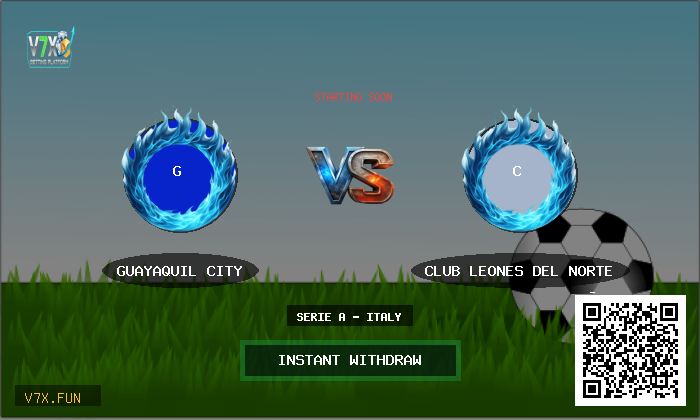Choose the Club Leones del Norte flame badge
The image size is (700, 420).
(x=517, y=172)
